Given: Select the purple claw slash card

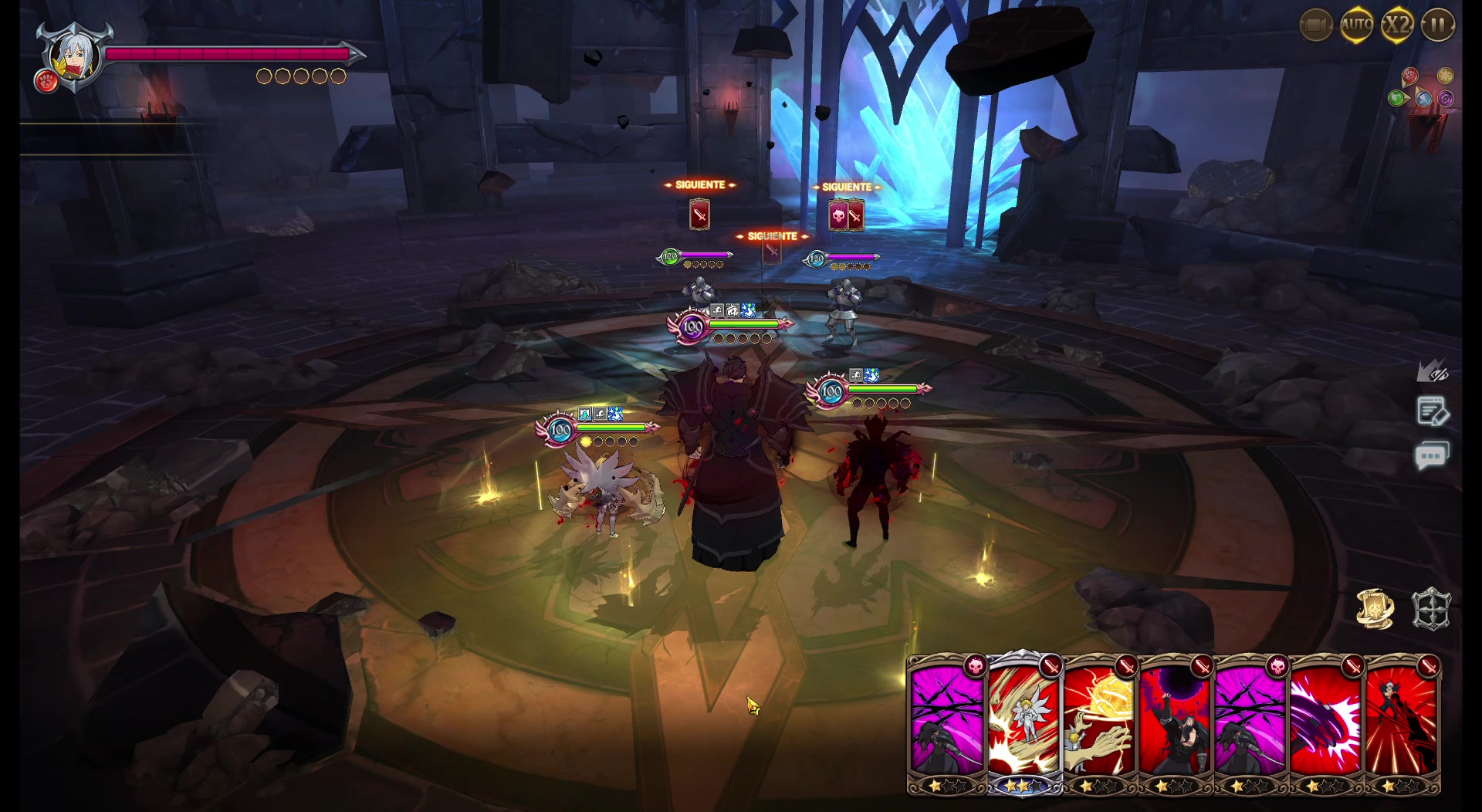Looking at the screenshot, I should 1325,722.
